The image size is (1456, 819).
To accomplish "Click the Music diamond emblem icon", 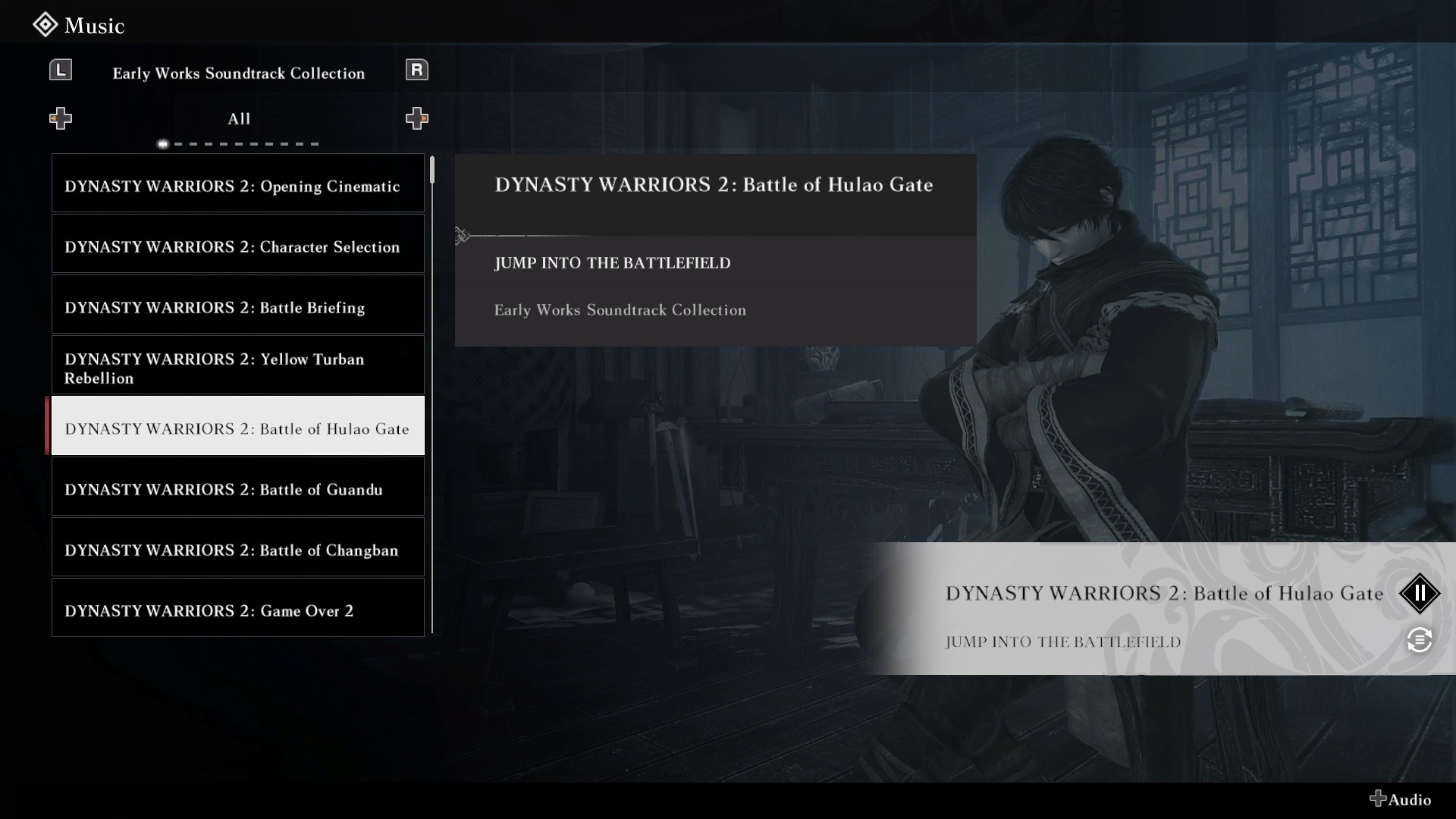I will [x=45, y=24].
